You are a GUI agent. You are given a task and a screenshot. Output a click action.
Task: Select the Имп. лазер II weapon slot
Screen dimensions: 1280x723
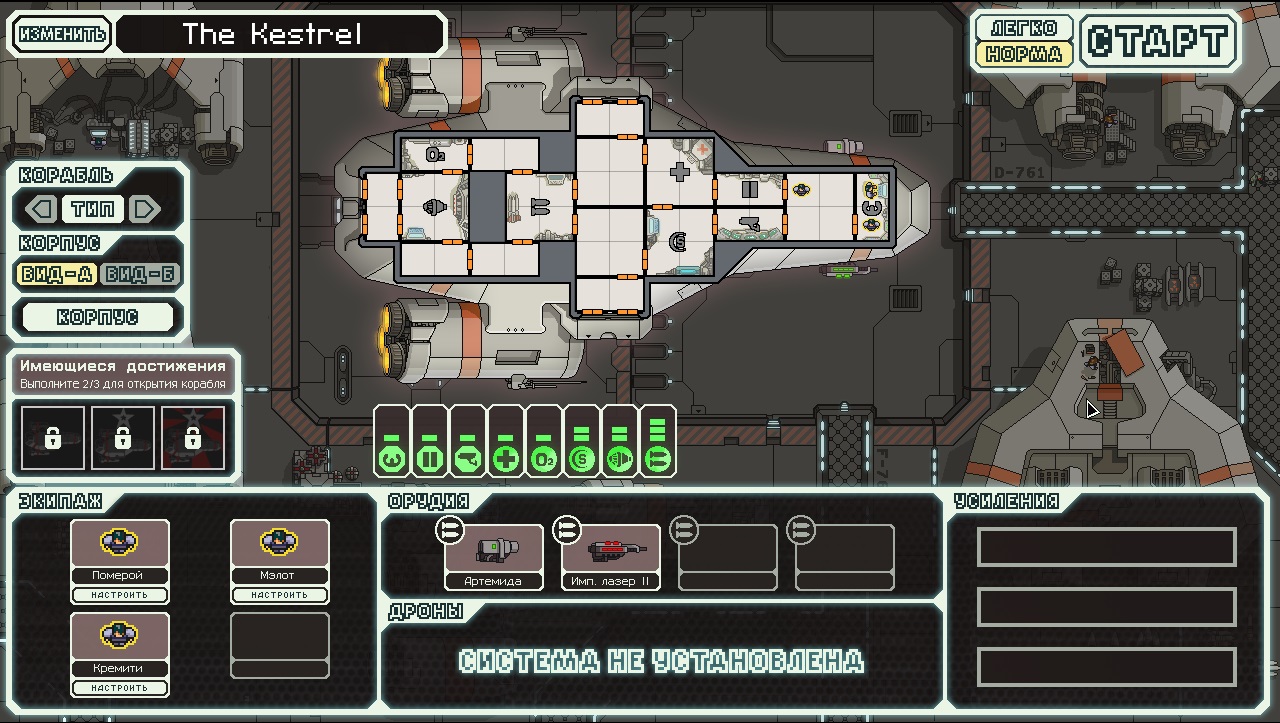click(611, 557)
